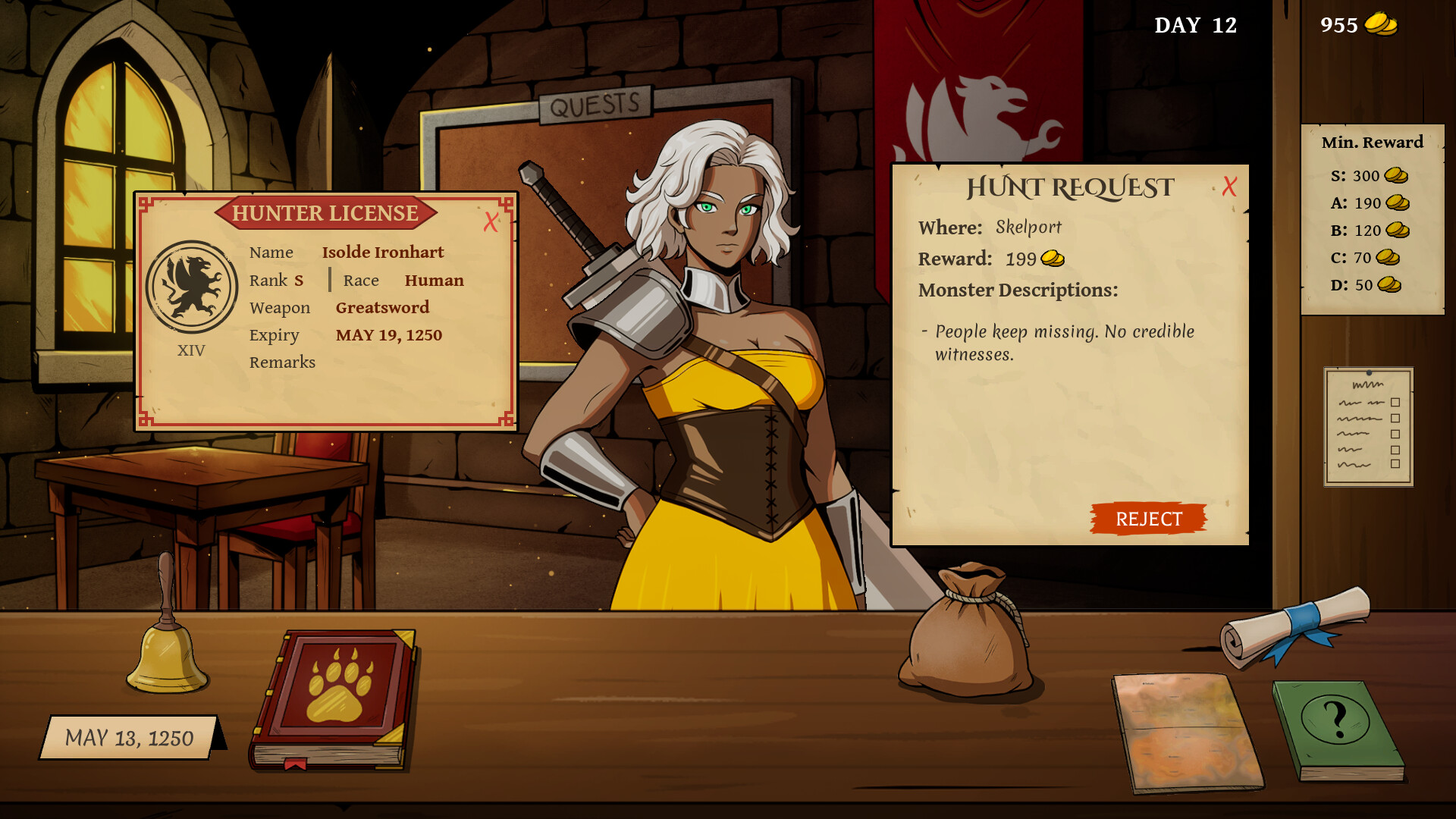This screenshot has height=819, width=1456.
Task: Open the green question mark help book
Action: (1337, 728)
